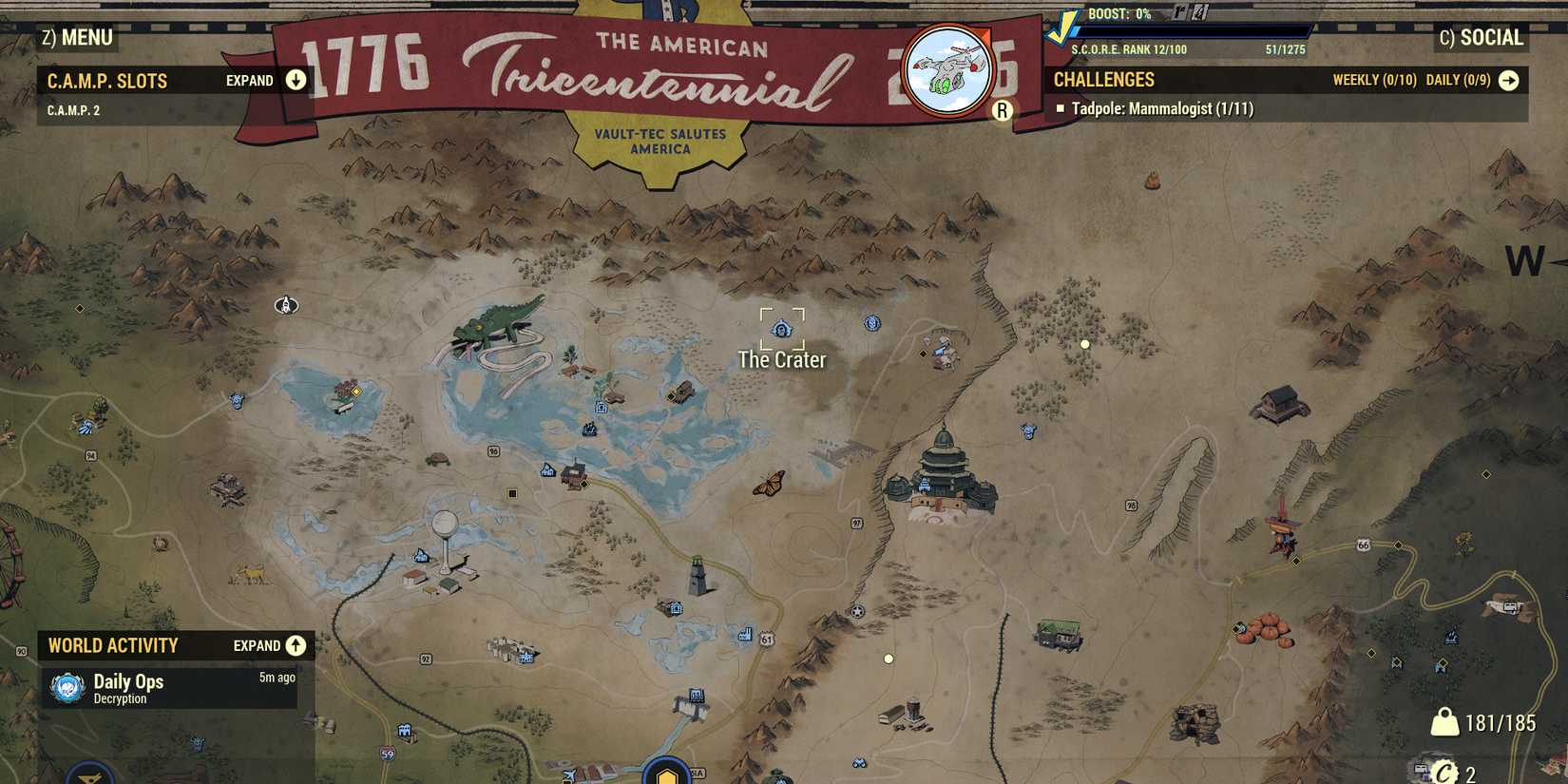This screenshot has width=1568, height=784.
Task: Click the monarch butterfly event icon
Action: (x=769, y=485)
